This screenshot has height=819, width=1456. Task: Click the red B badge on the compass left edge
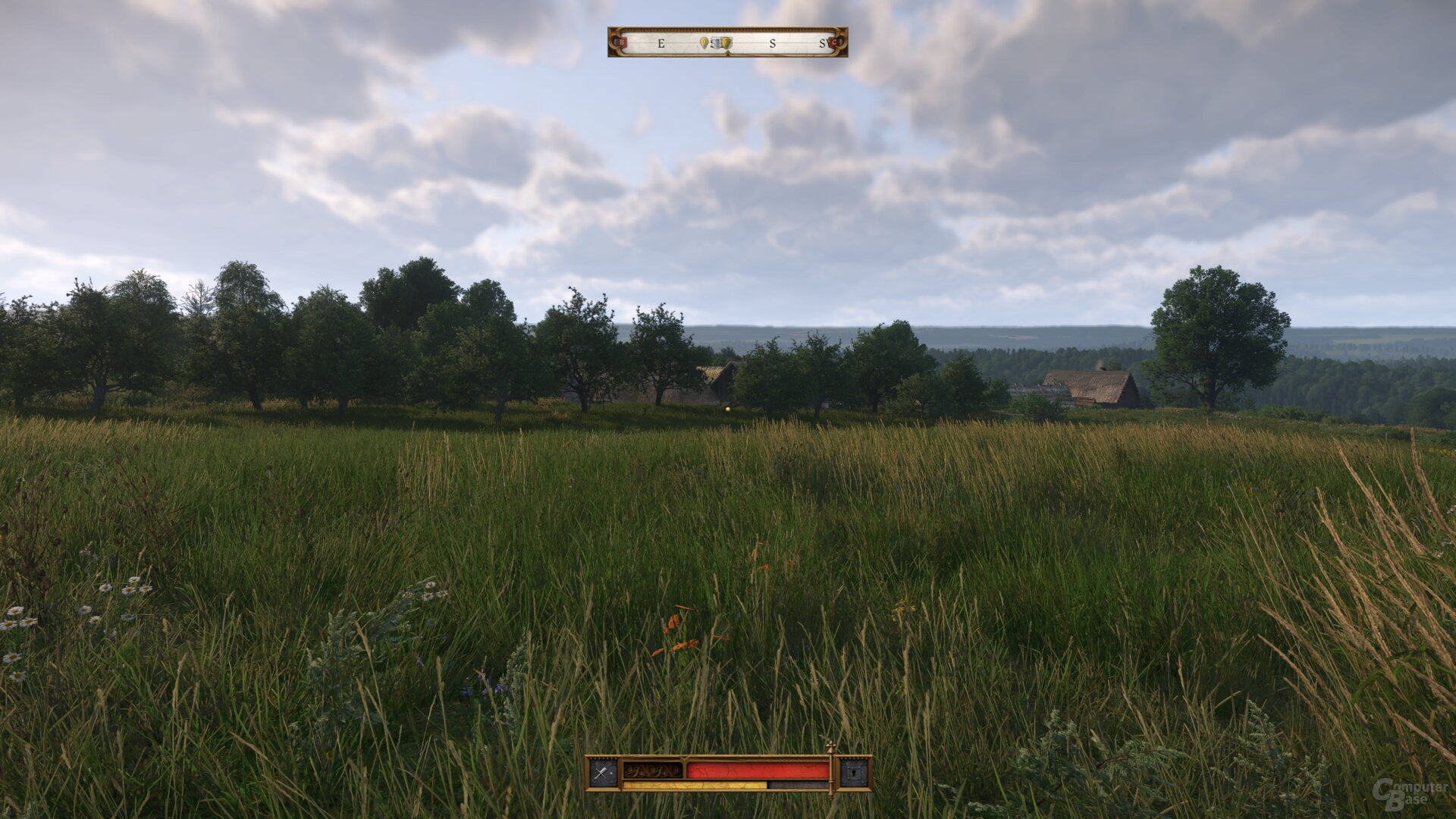pos(622,42)
